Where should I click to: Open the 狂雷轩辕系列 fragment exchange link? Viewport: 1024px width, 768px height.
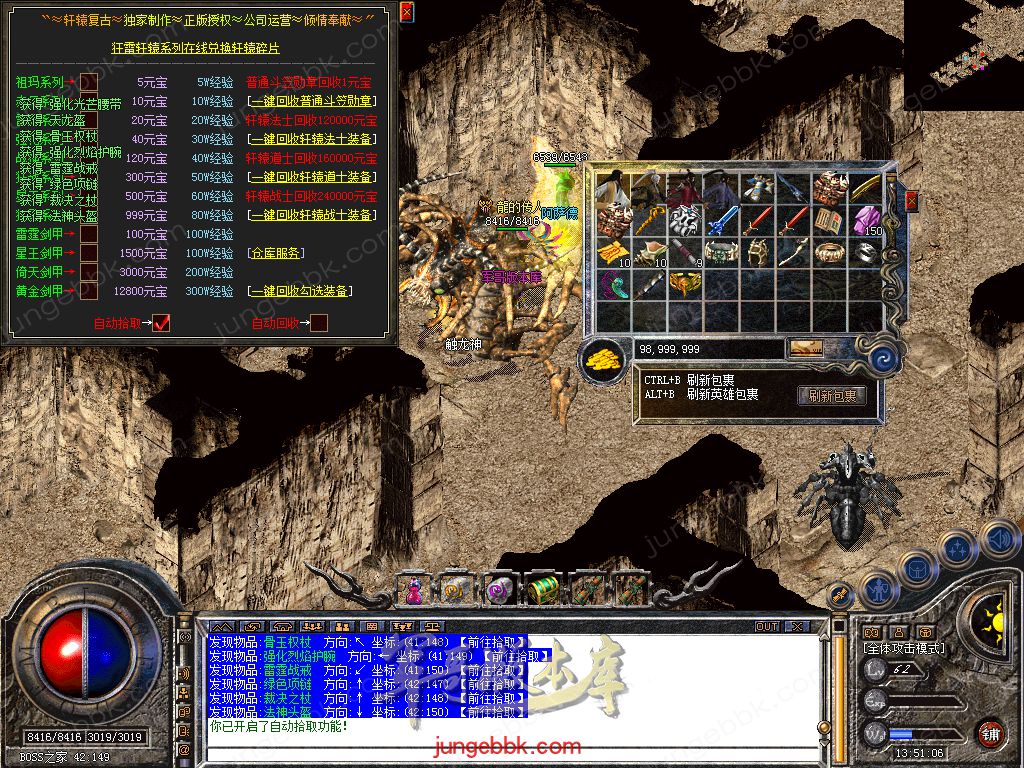pyautogui.click(x=195, y=48)
